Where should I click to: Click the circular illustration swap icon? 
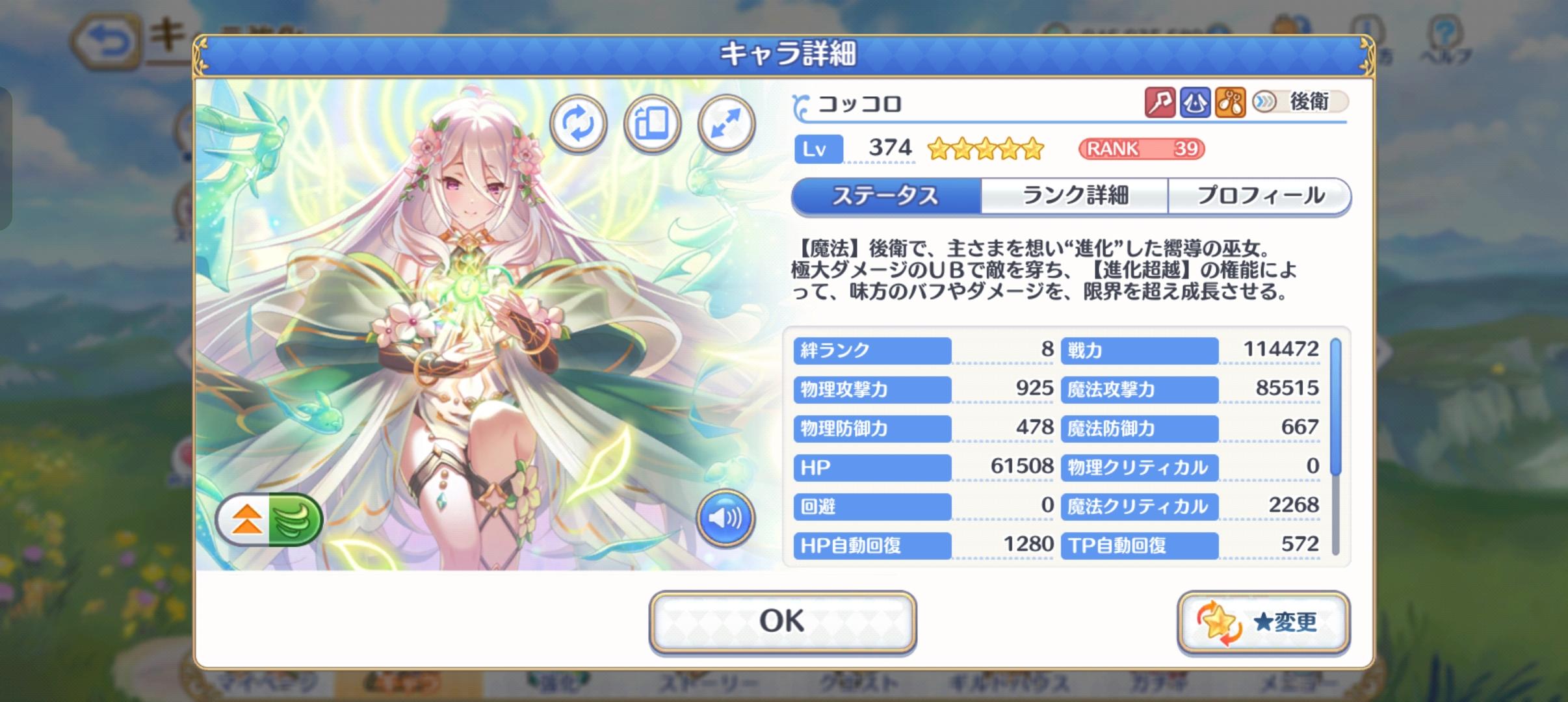click(x=577, y=124)
